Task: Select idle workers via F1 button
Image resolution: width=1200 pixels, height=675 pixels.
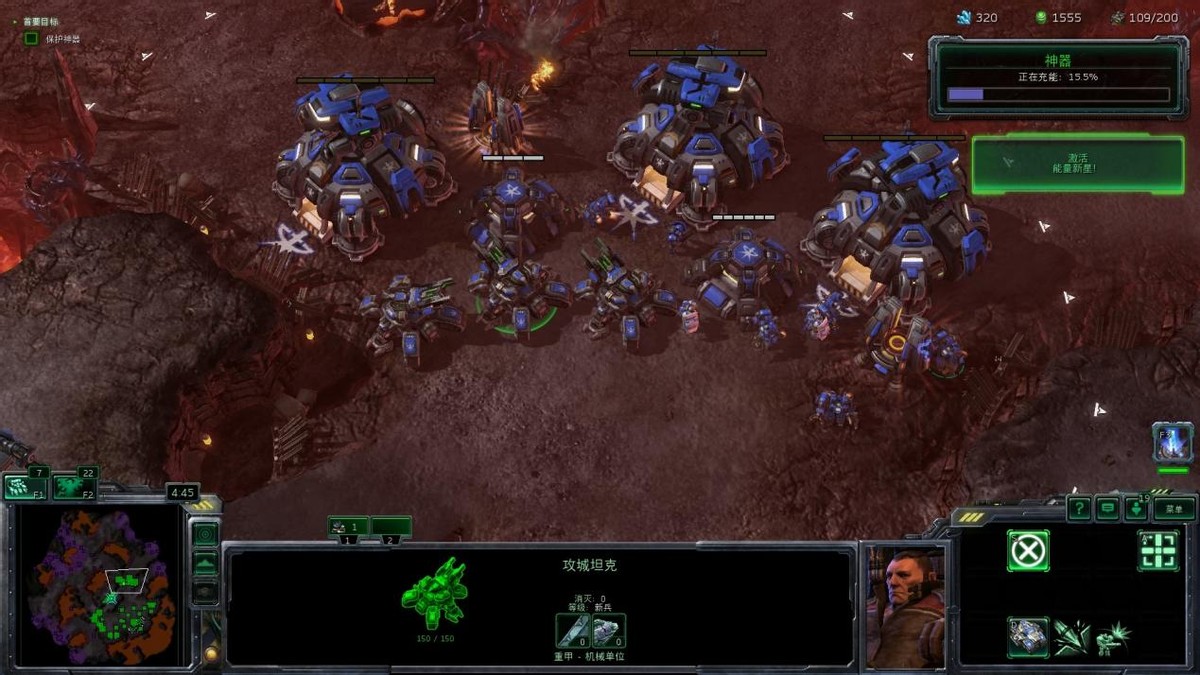Action: coord(26,487)
